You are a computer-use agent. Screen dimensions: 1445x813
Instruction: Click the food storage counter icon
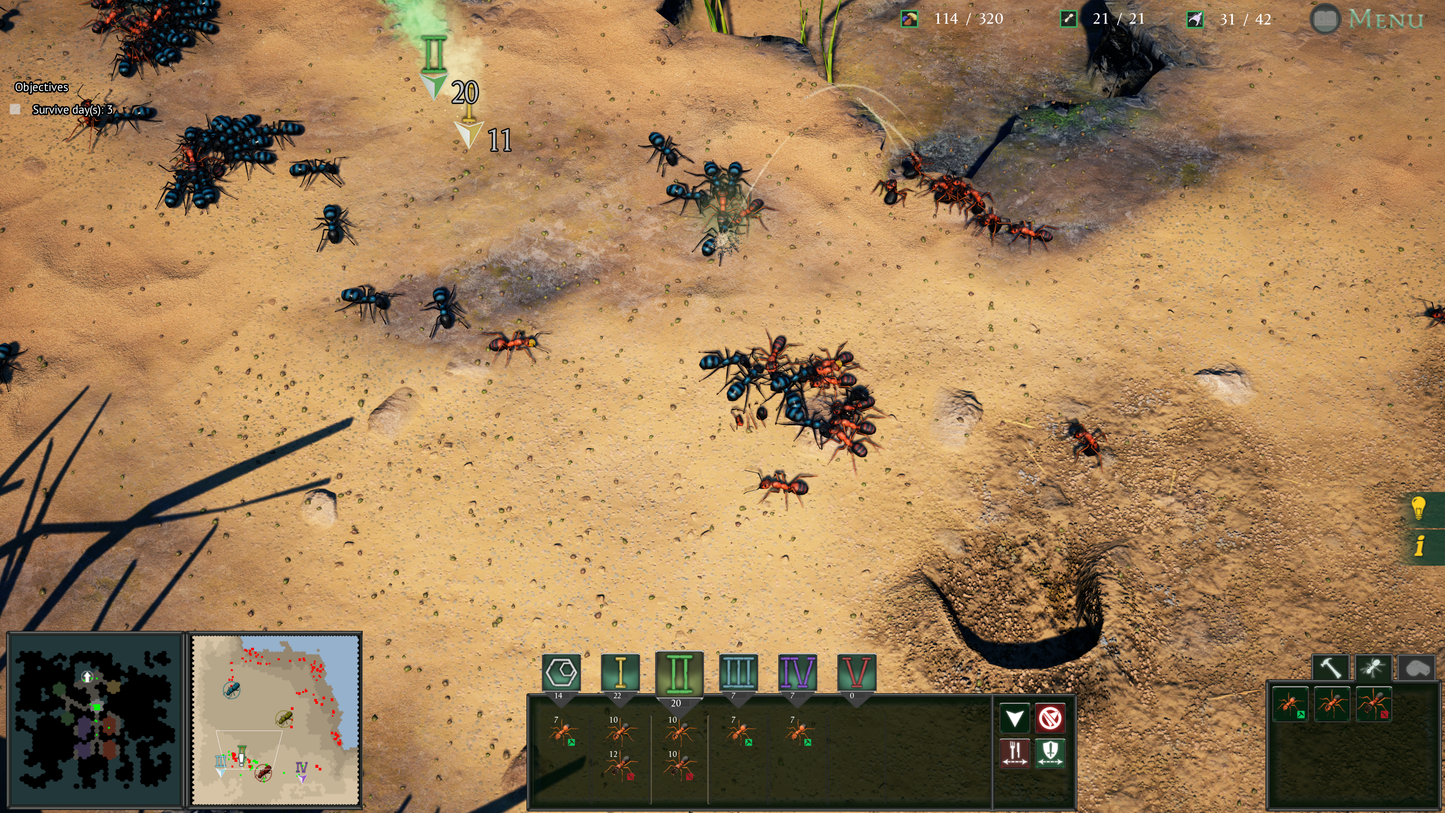tap(908, 18)
